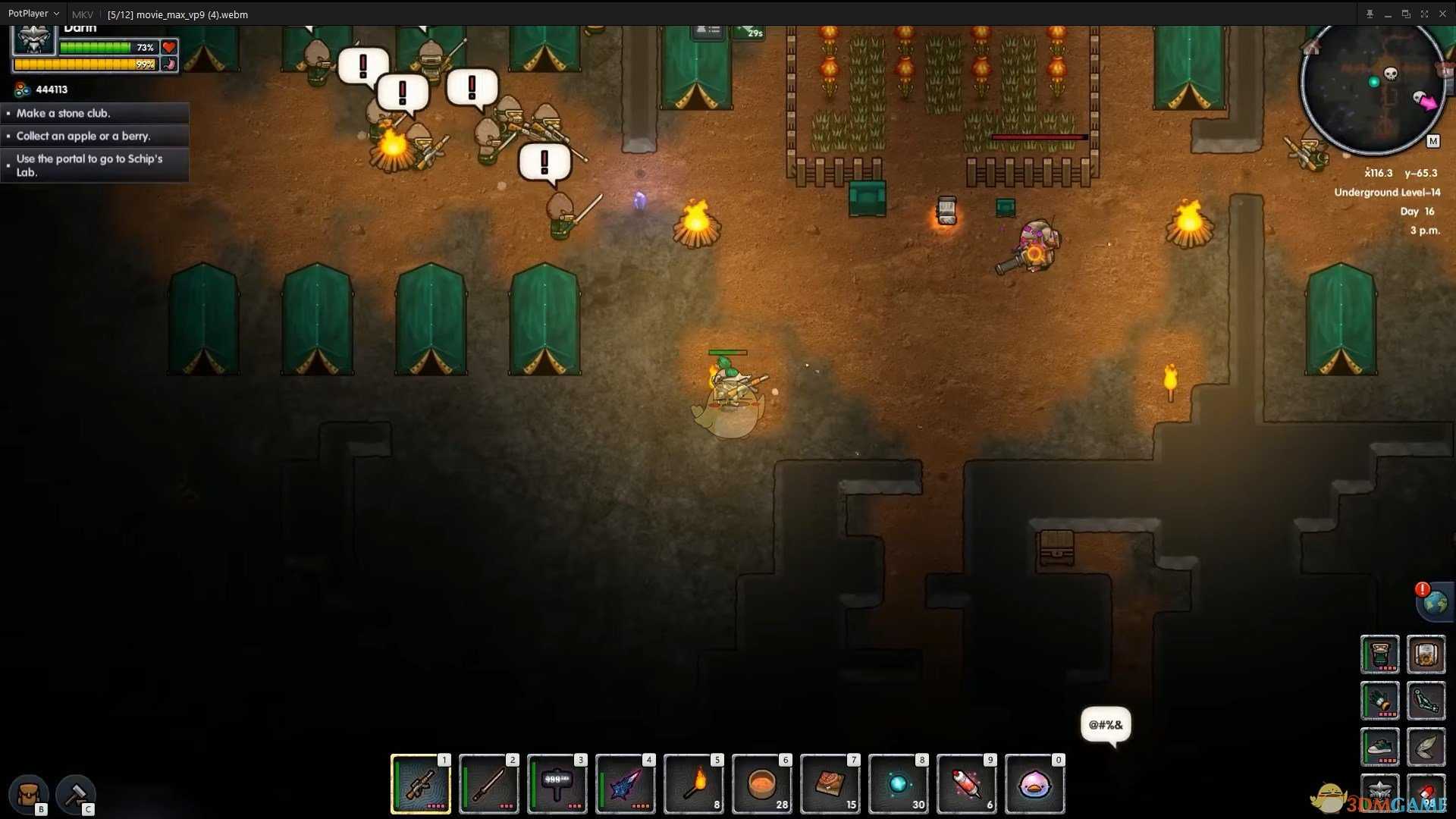Open the globe world notification icon
The height and width of the screenshot is (819, 1456).
[1435, 602]
